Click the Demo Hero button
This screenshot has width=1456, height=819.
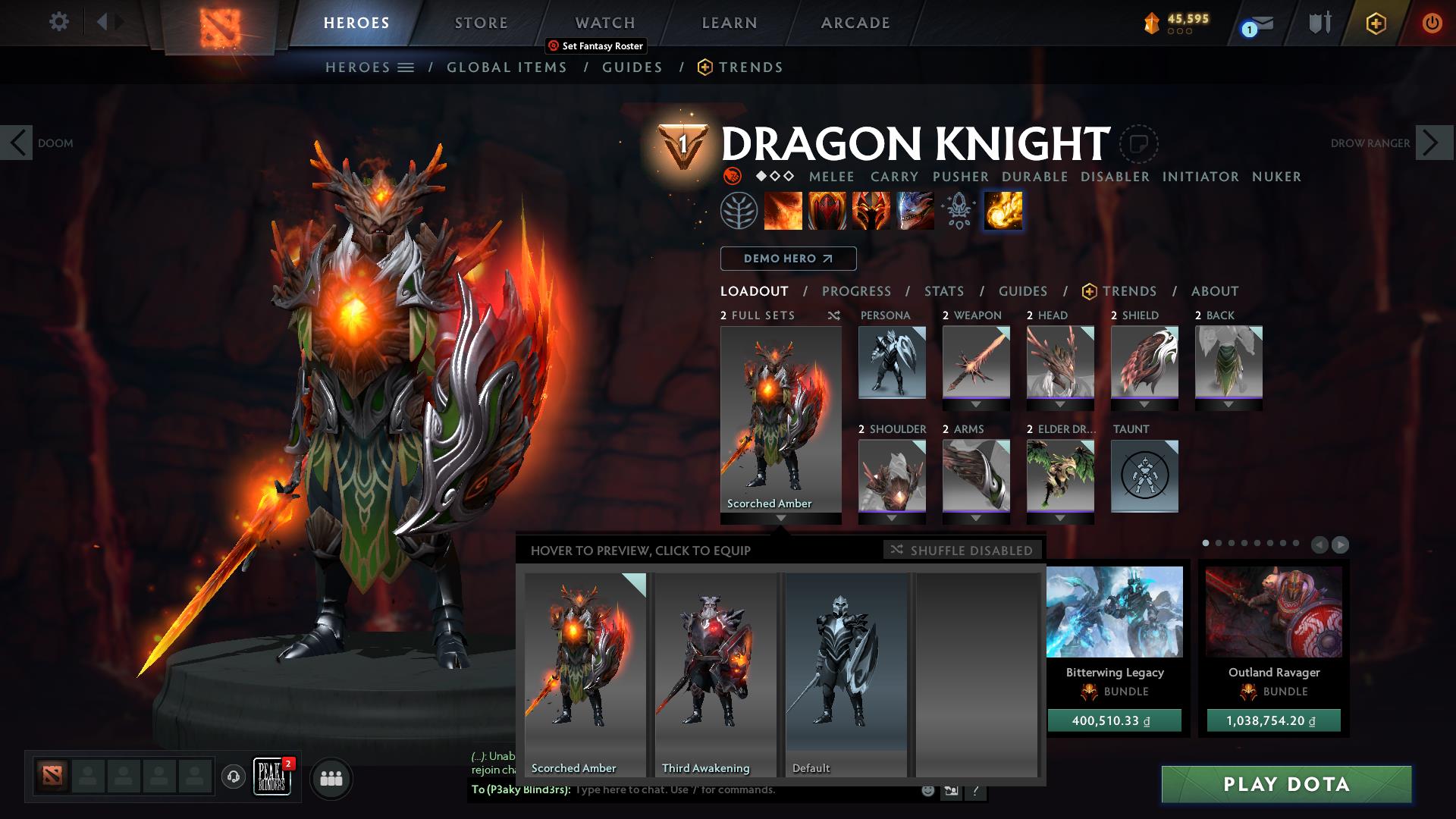coord(787,259)
